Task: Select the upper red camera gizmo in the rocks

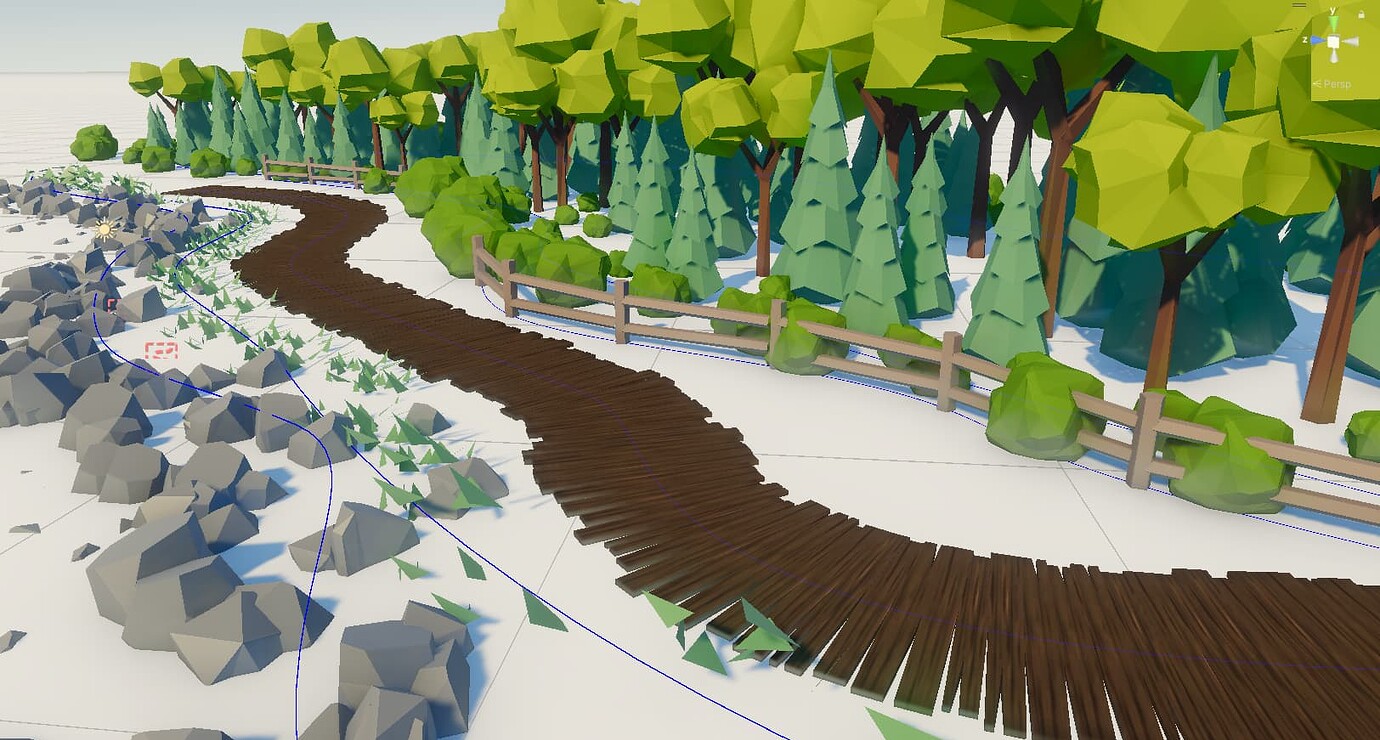Action: click(x=112, y=304)
